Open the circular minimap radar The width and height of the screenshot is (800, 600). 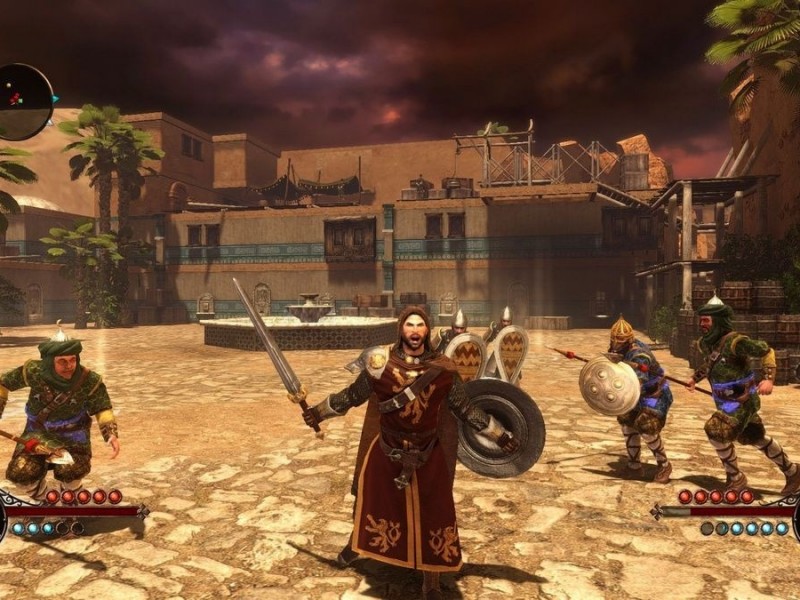(22, 101)
